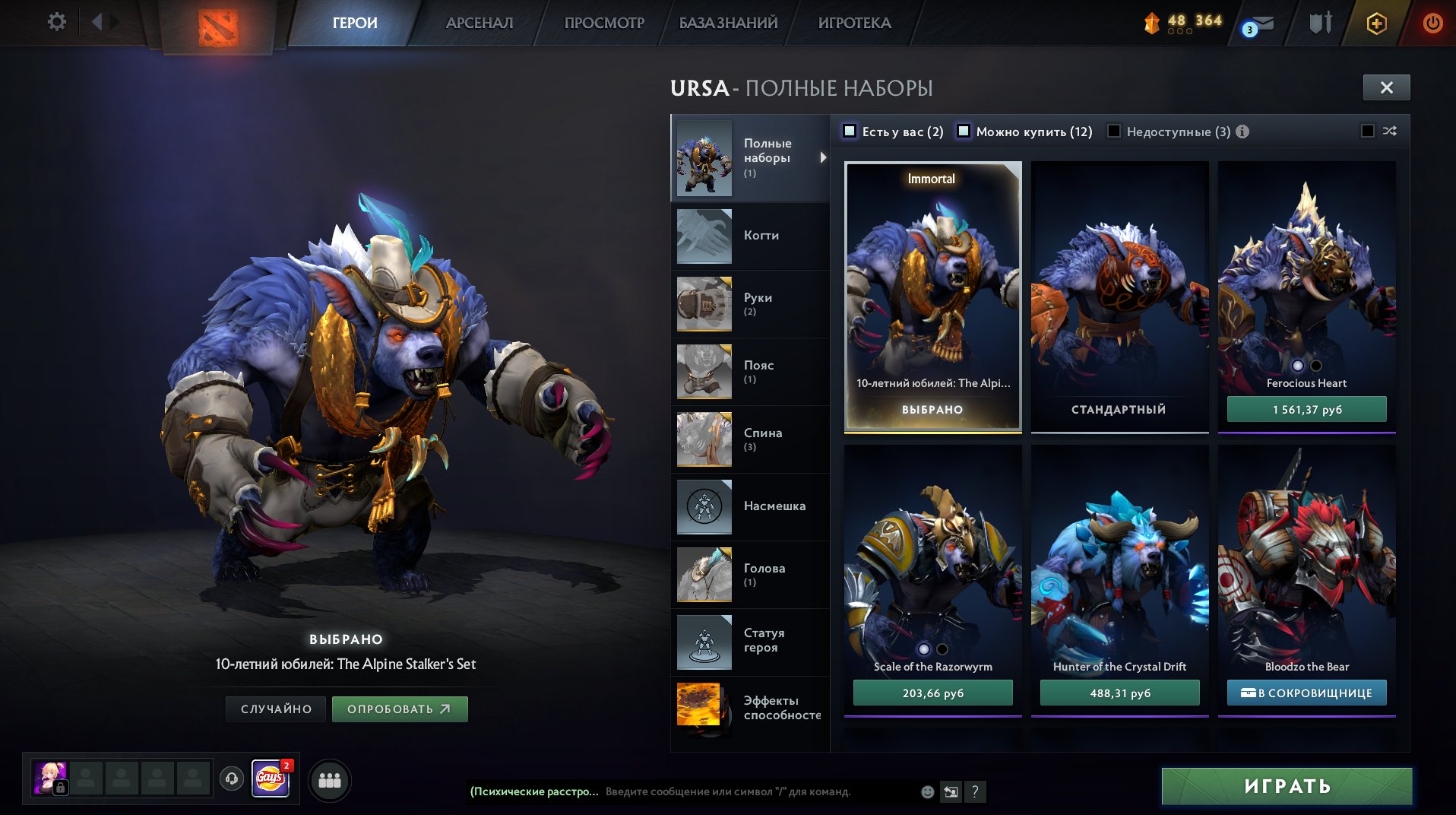Choose the Спина item category
This screenshot has width=1456, height=815.
(x=750, y=439)
